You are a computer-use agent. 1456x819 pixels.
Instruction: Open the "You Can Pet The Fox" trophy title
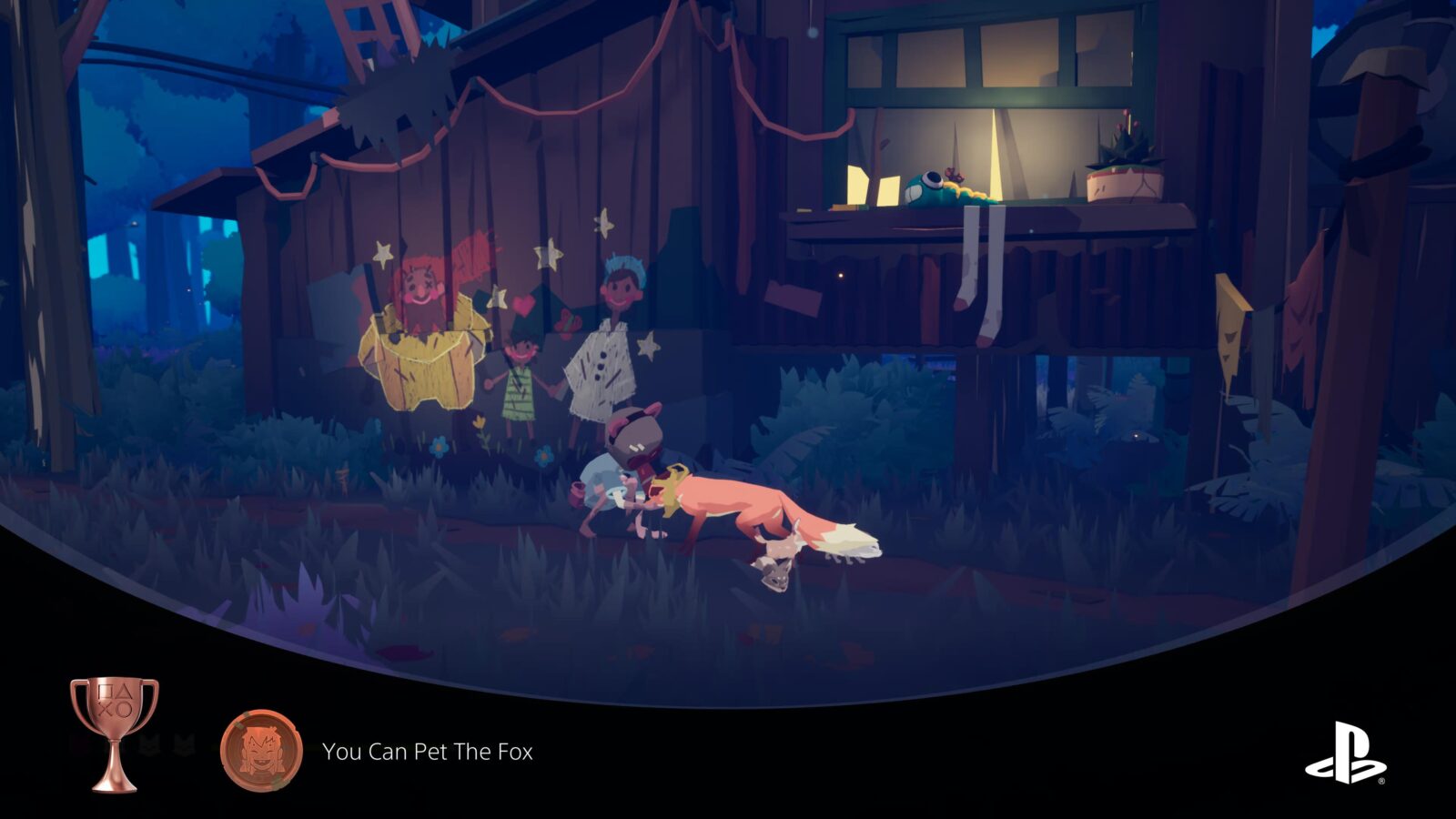[x=428, y=752]
